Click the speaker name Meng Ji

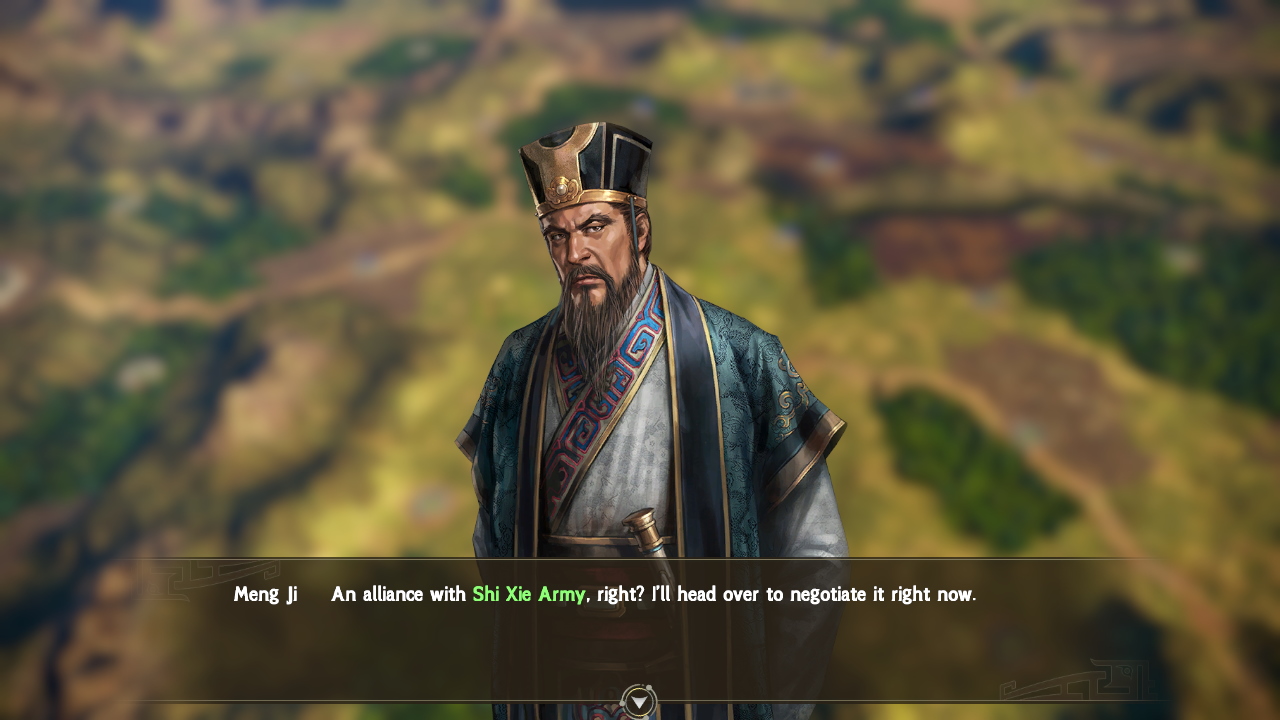point(265,593)
